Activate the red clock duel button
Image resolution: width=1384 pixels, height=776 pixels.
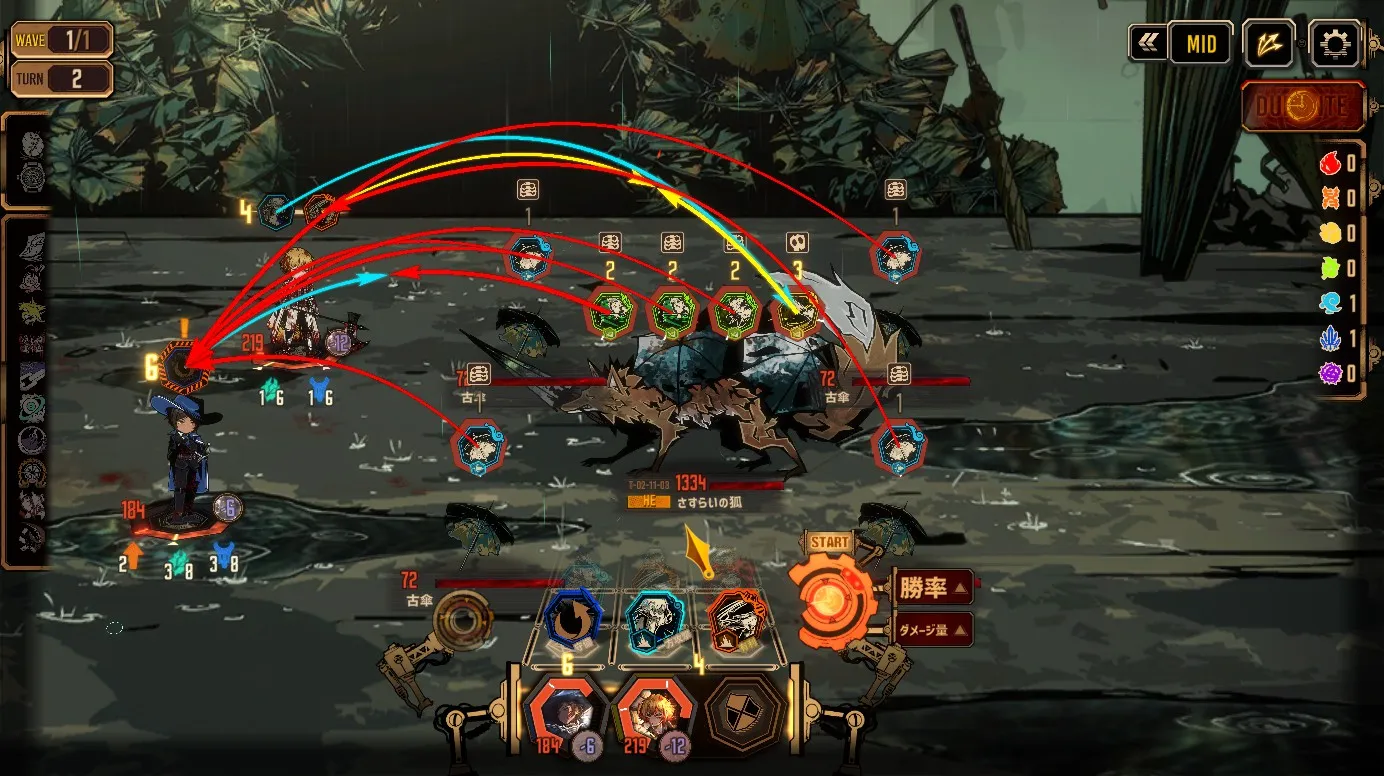pos(1304,107)
